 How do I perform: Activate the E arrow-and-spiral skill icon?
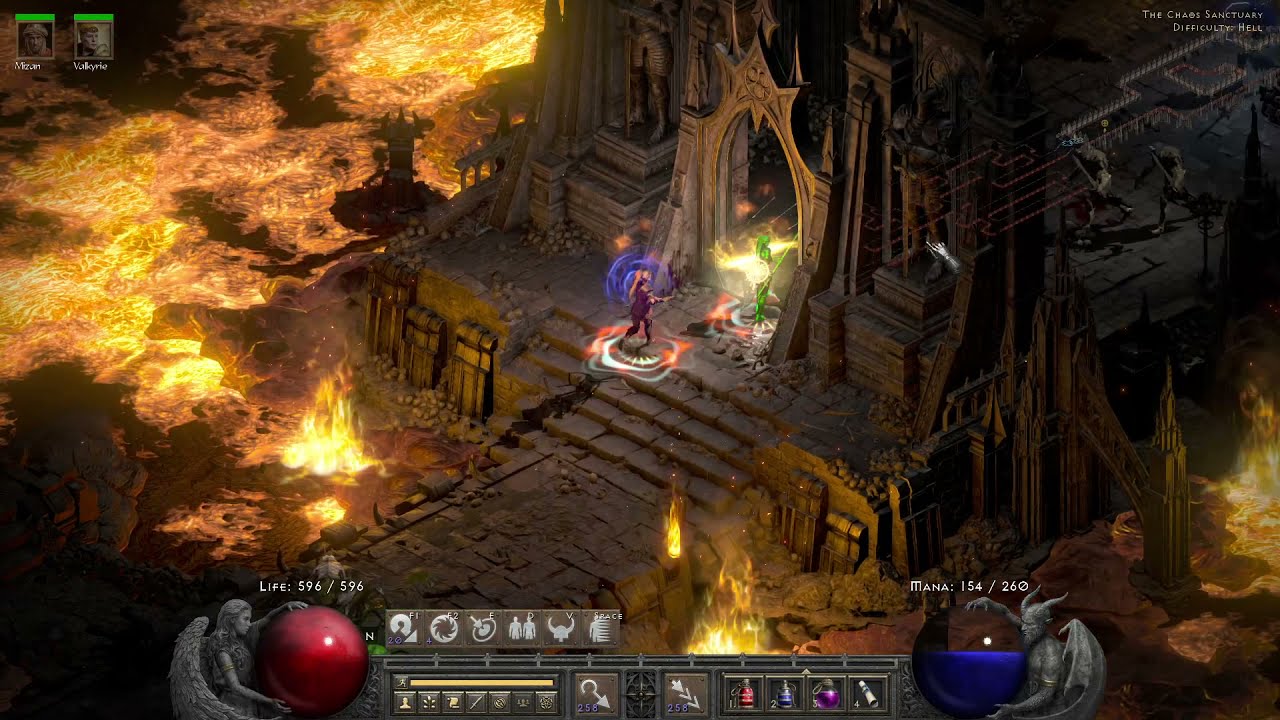point(482,628)
